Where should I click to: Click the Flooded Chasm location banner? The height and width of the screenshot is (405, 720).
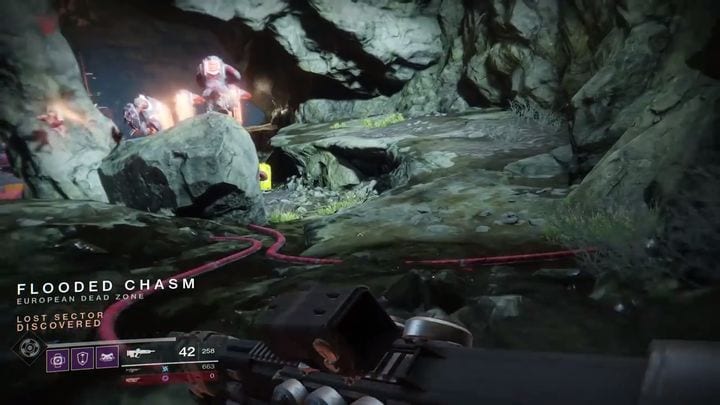(x=106, y=285)
